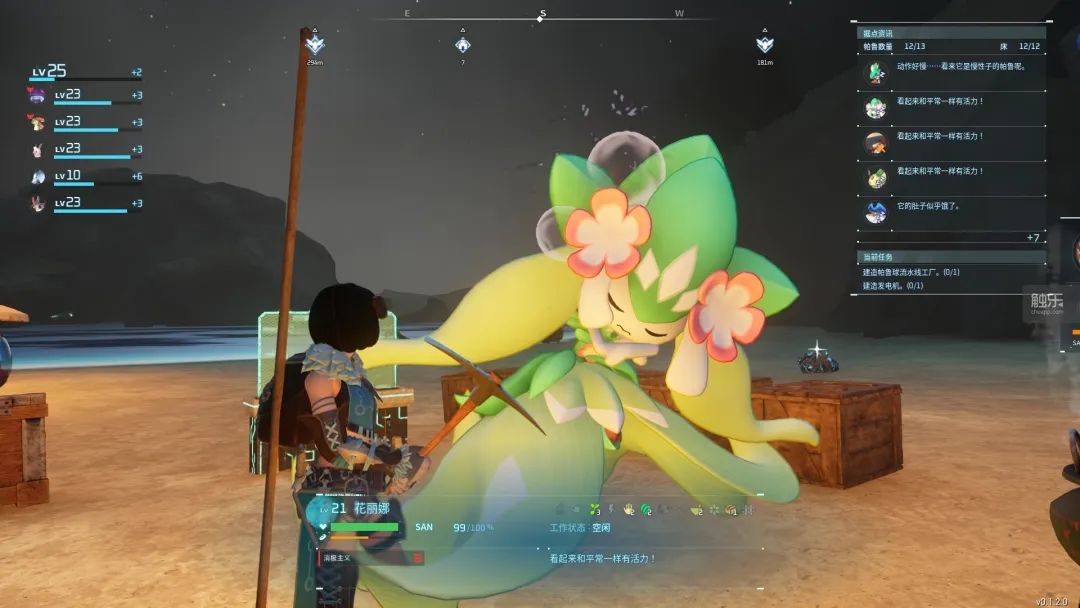Viewport: 1080px width, 608px height.
Task: Expand the +7 more base Pal entries
Action: click(x=1033, y=237)
